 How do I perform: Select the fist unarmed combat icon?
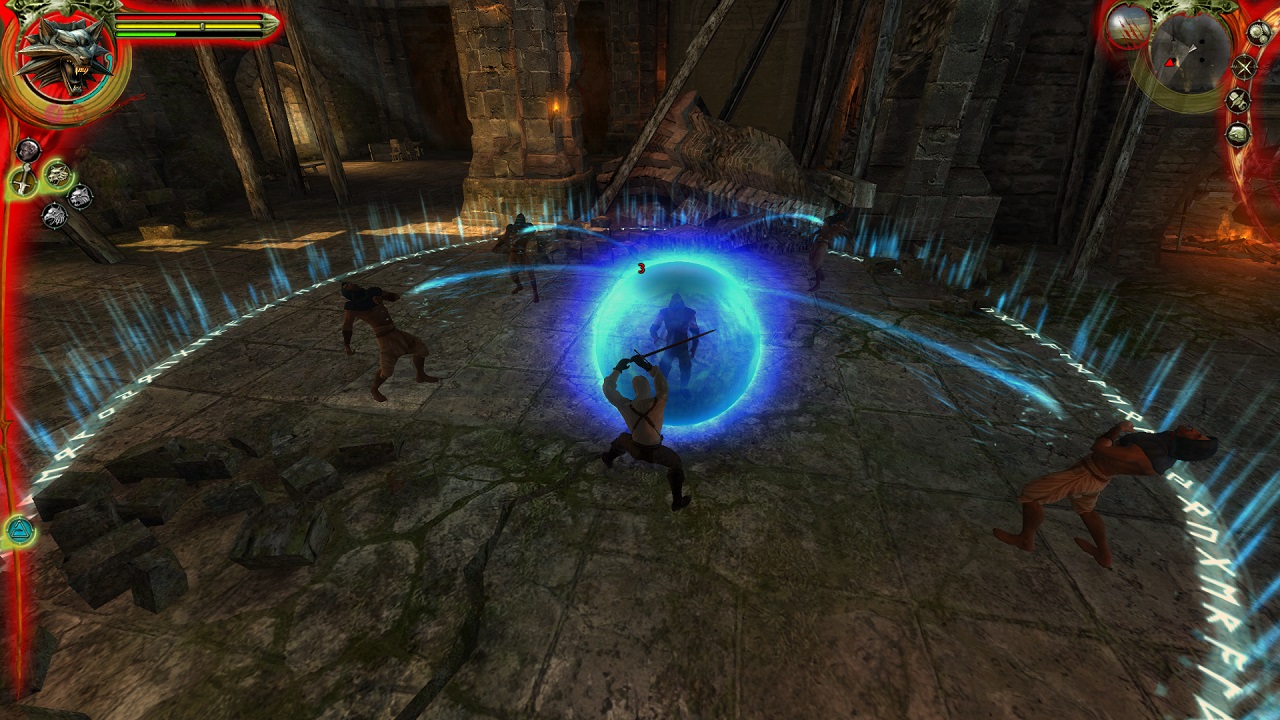(28, 151)
